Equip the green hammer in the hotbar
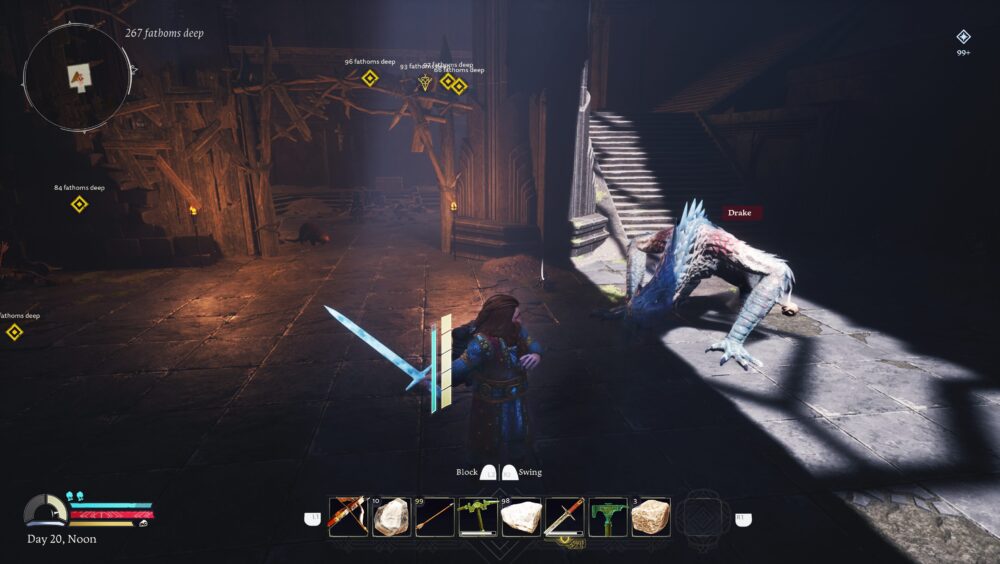1000x564 pixels. [x=607, y=517]
